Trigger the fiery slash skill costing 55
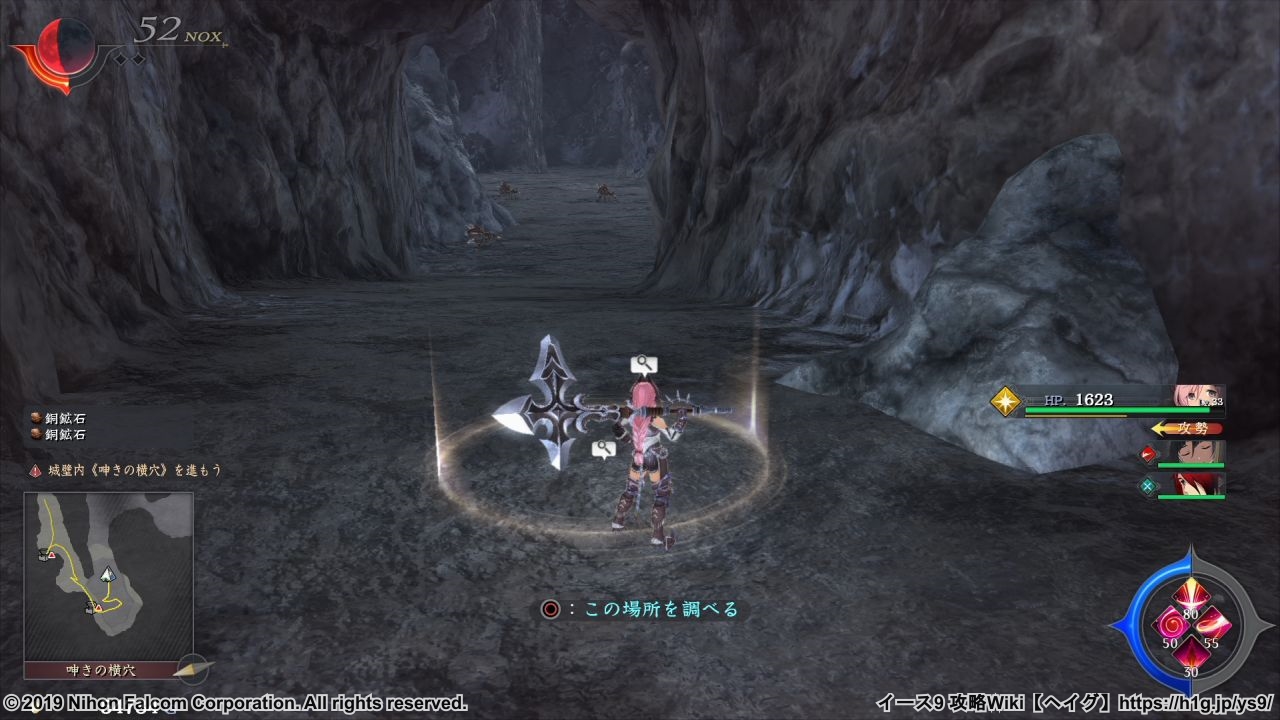Image resolution: width=1280 pixels, height=720 pixels. [x=1211, y=626]
